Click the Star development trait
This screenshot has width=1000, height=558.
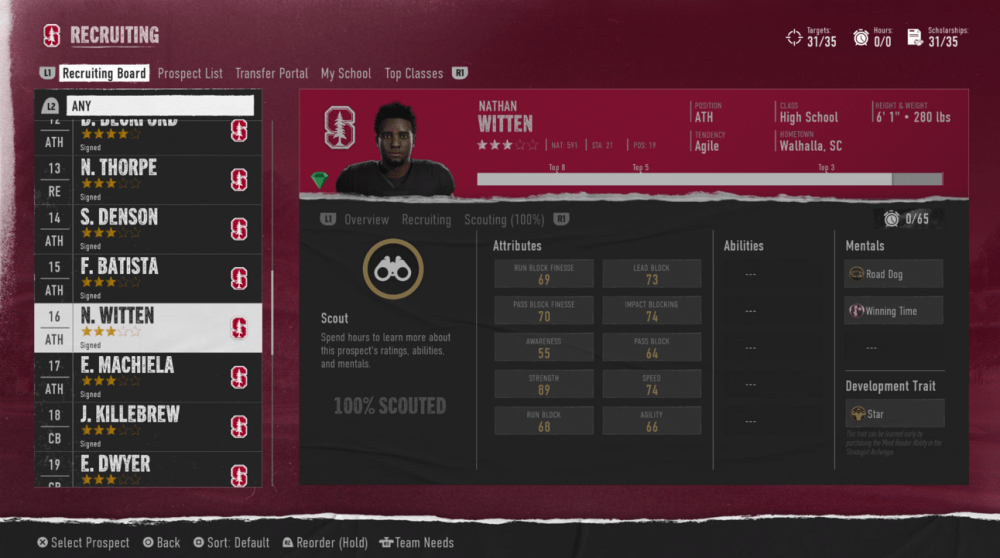[893, 413]
